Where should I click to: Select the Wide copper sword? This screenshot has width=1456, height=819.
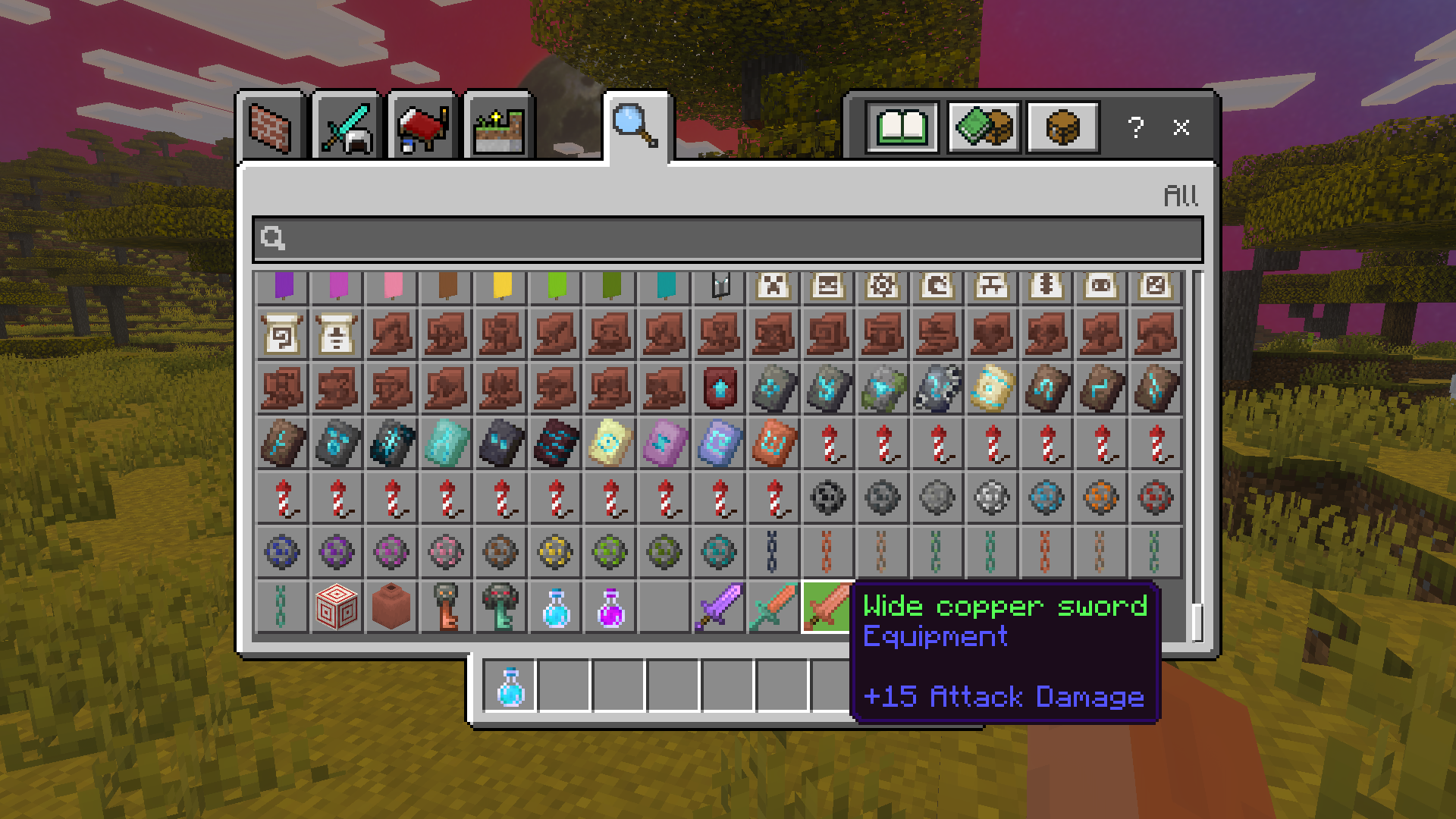pos(827,607)
